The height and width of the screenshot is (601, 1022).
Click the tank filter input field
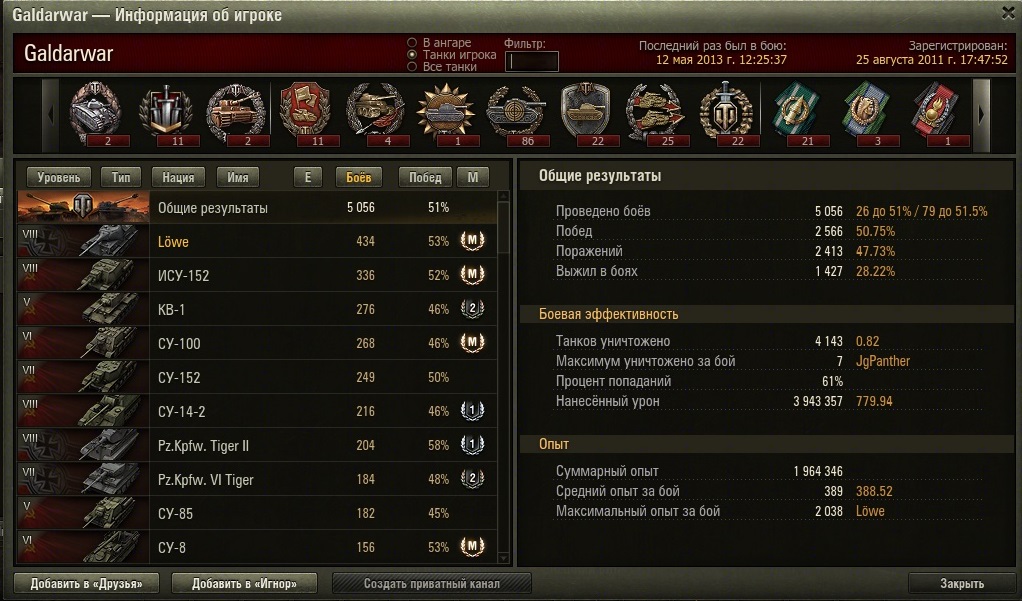tap(532, 61)
